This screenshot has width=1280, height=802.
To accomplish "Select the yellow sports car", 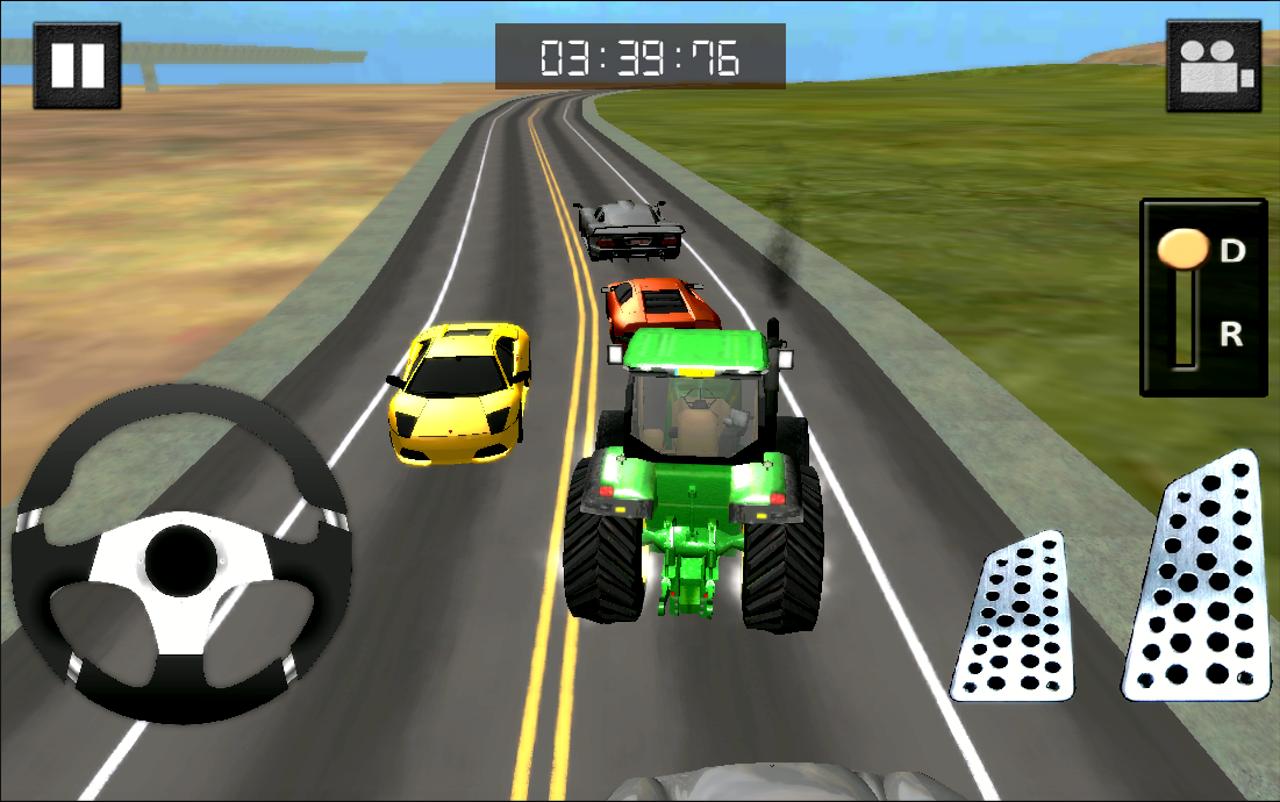I will click(460, 390).
